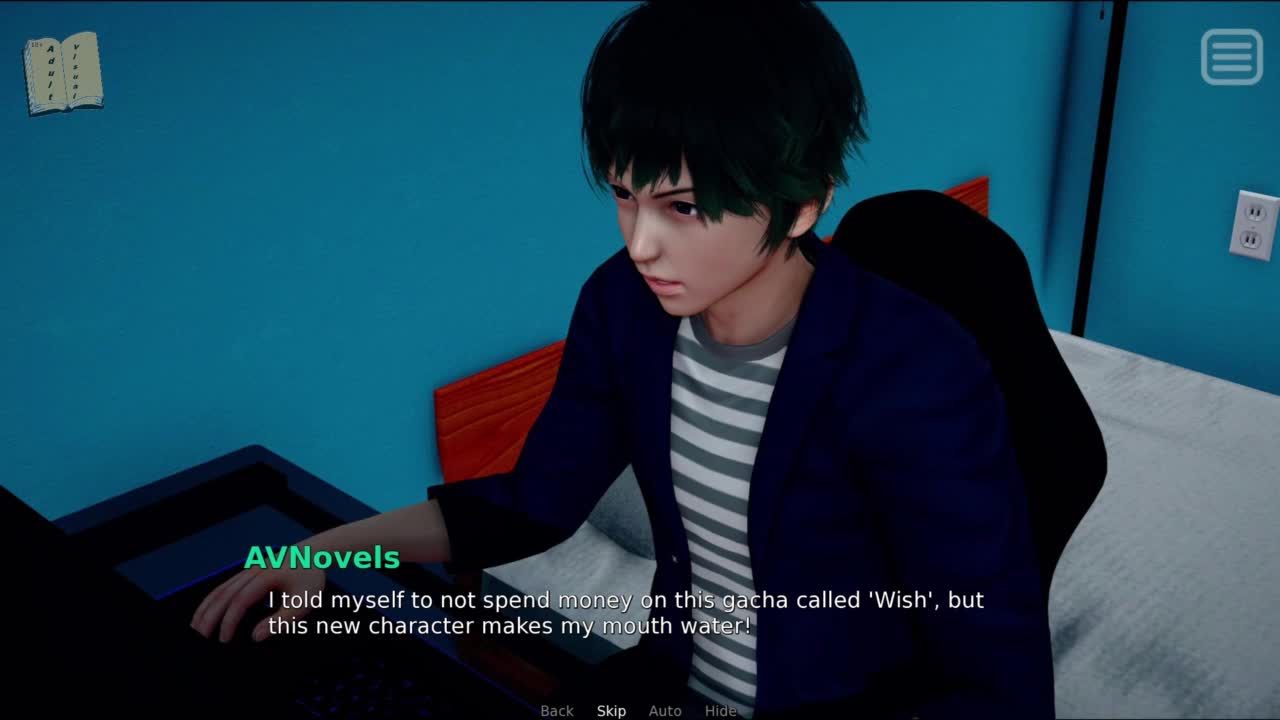The image size is (1280, 720).
Task: Go Back to the previous dialogue line
Action: coord(557,711)
